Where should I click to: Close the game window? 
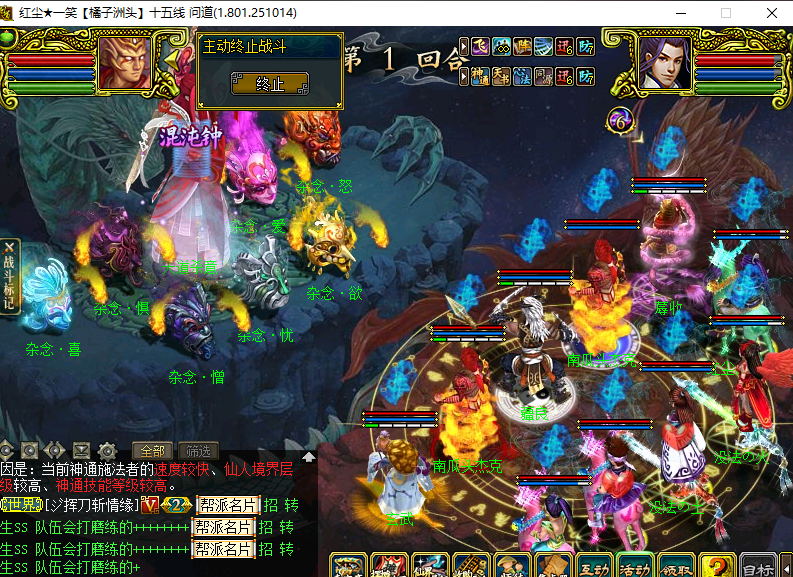[x=771, y=13]
